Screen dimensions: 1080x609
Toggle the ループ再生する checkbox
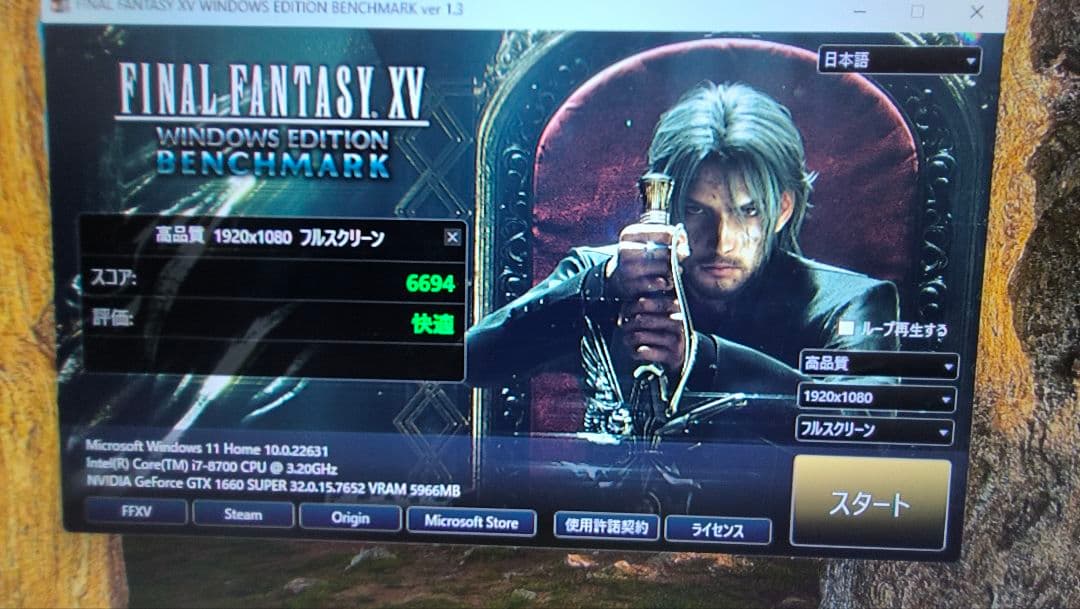(x=847, y=328)
